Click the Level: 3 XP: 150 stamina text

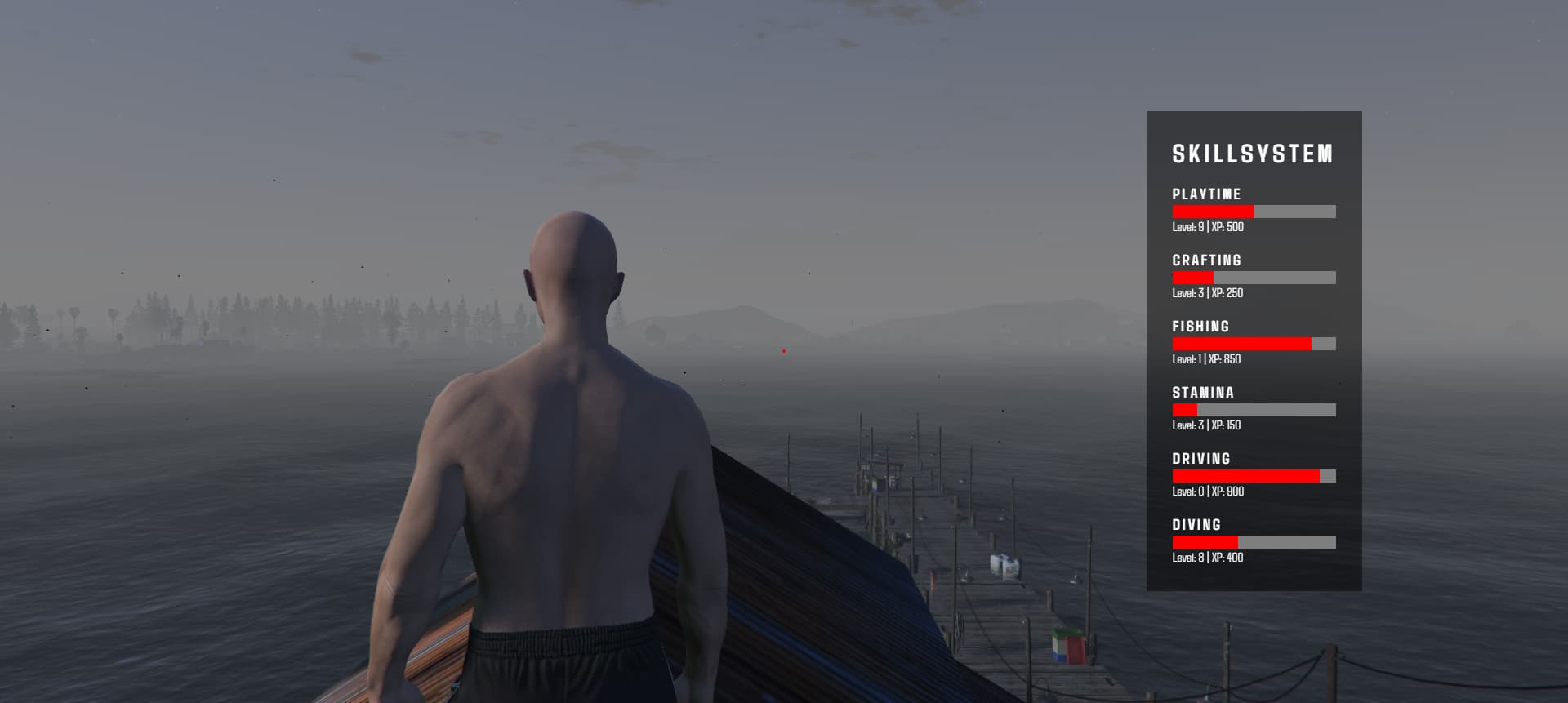click(x=1206, y=425)
